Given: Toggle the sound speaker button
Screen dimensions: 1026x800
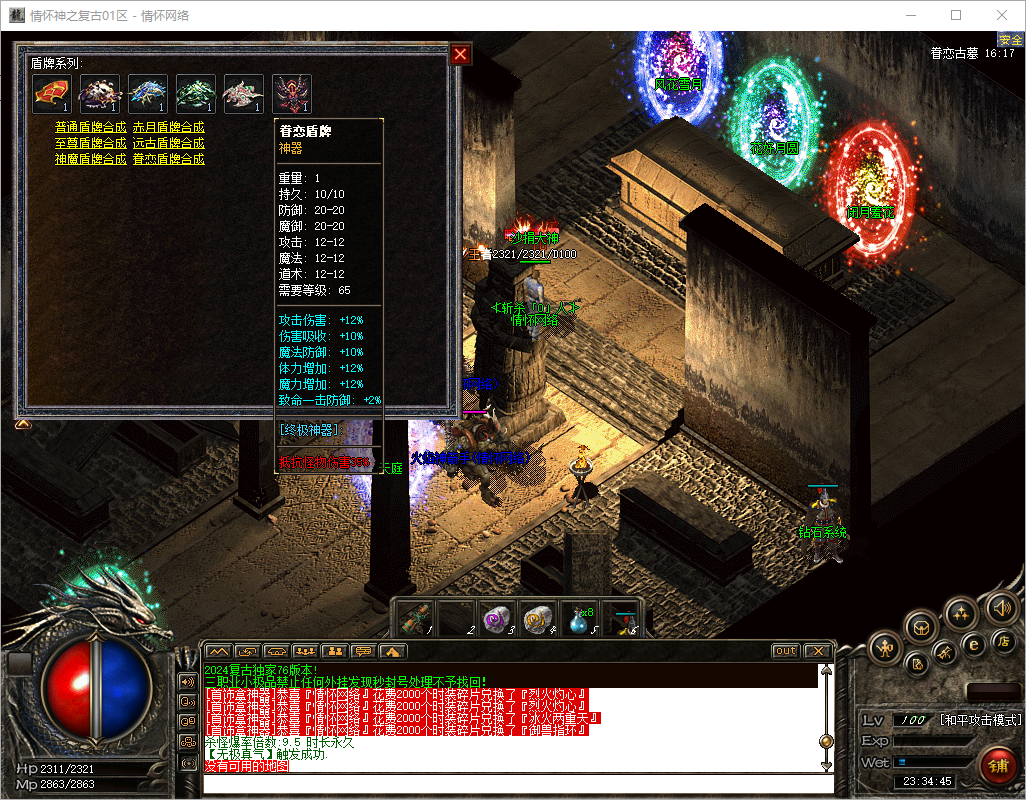Looking at the screenshot, I should point(1001,608).
